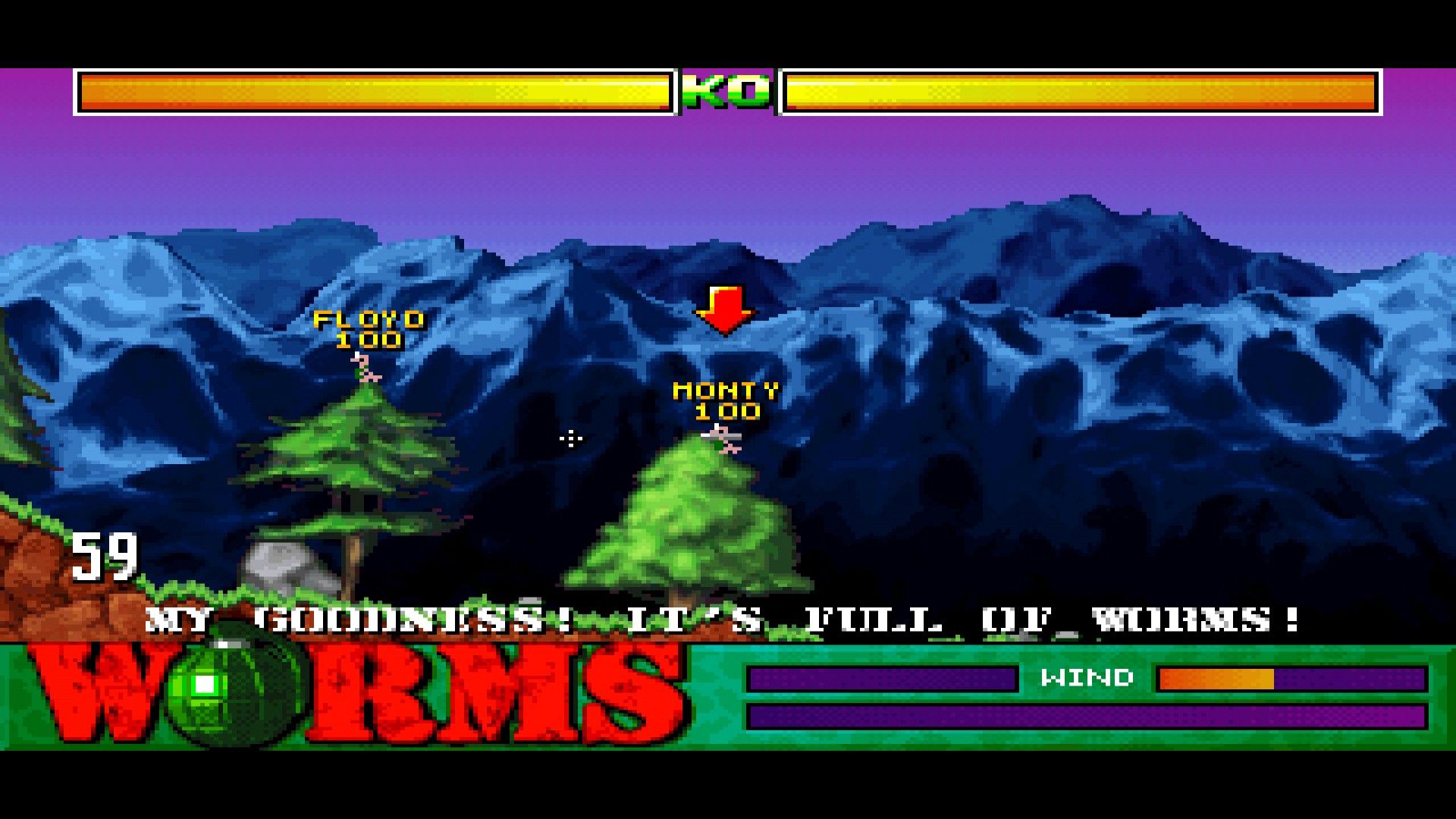Viewport: 1456px width, 819px height.
Task: Toggle the WIND label on the status panel
Action: (1088, 678)
